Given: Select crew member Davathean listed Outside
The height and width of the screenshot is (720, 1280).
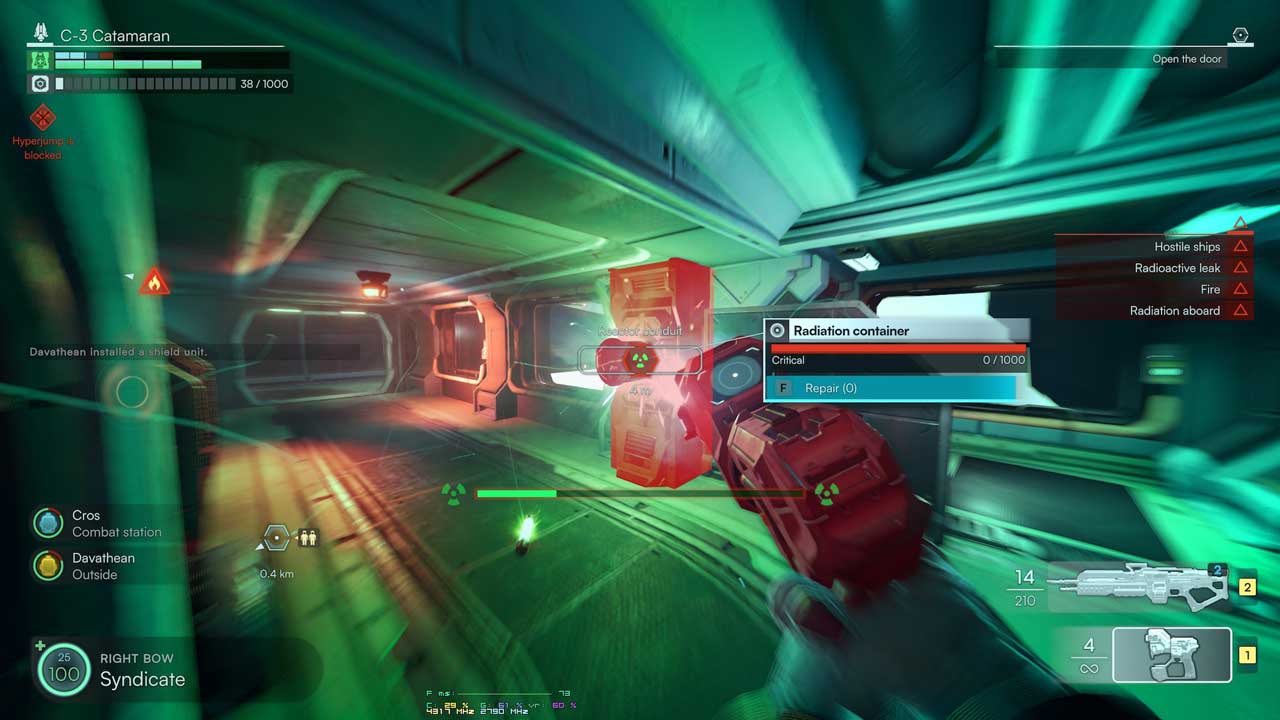Looking at the screenshot, I should coord(98,566).
